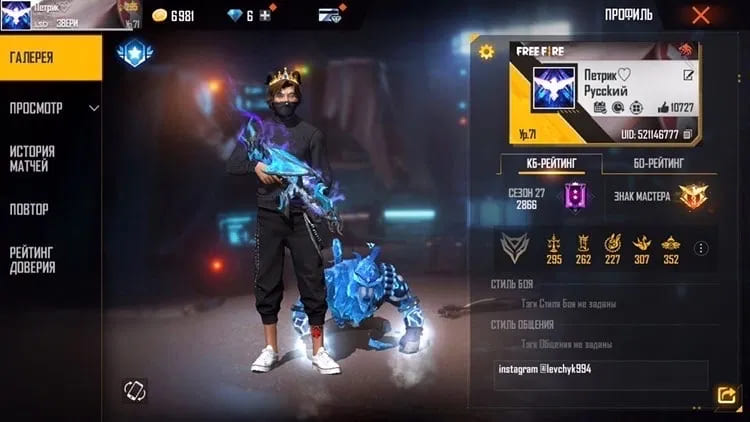Edit the nickname with the pencil icon

(x=688, y=75)
